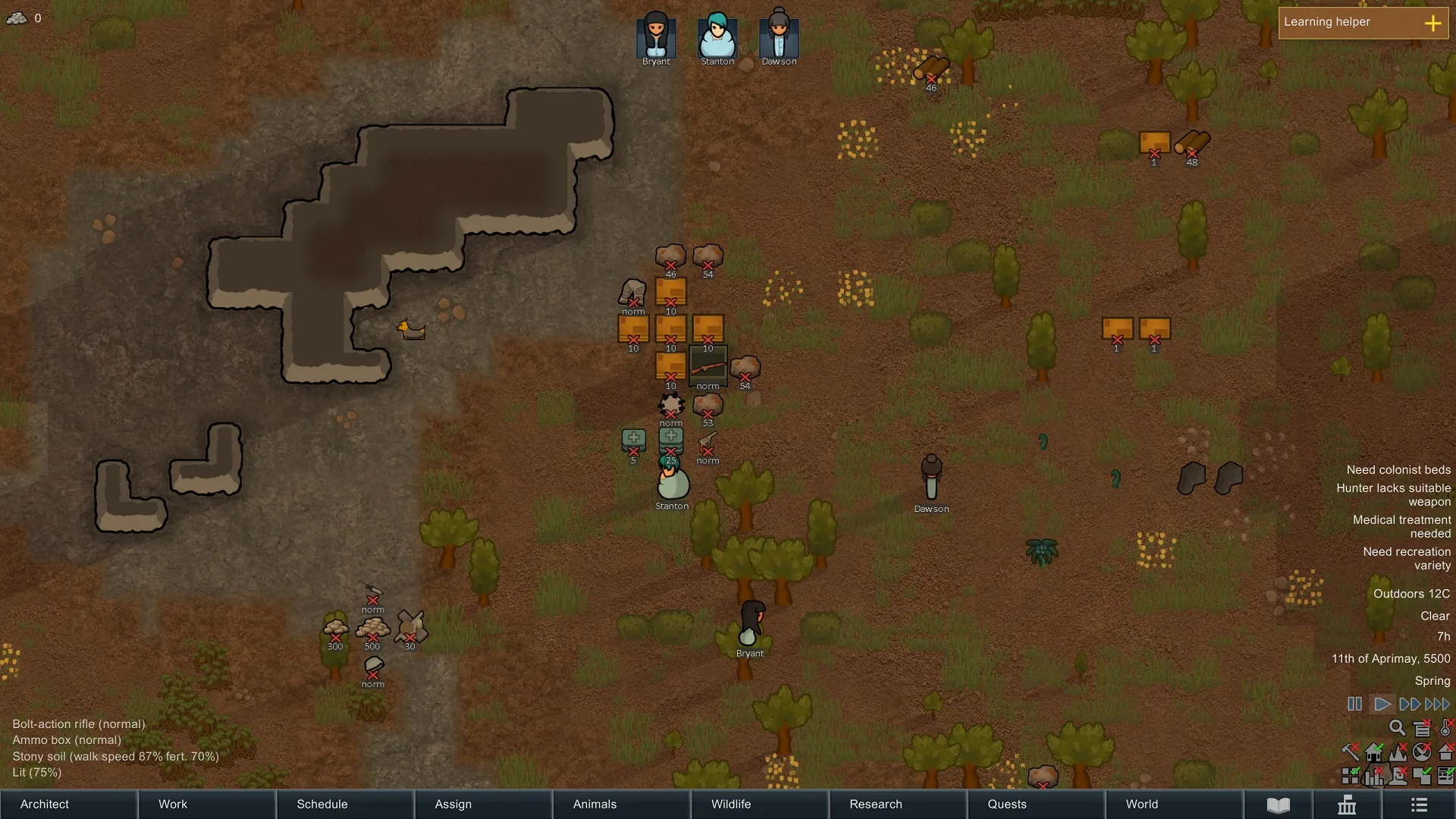Show the Animals tab
The image size is (1456, 819).
(620, 804)
